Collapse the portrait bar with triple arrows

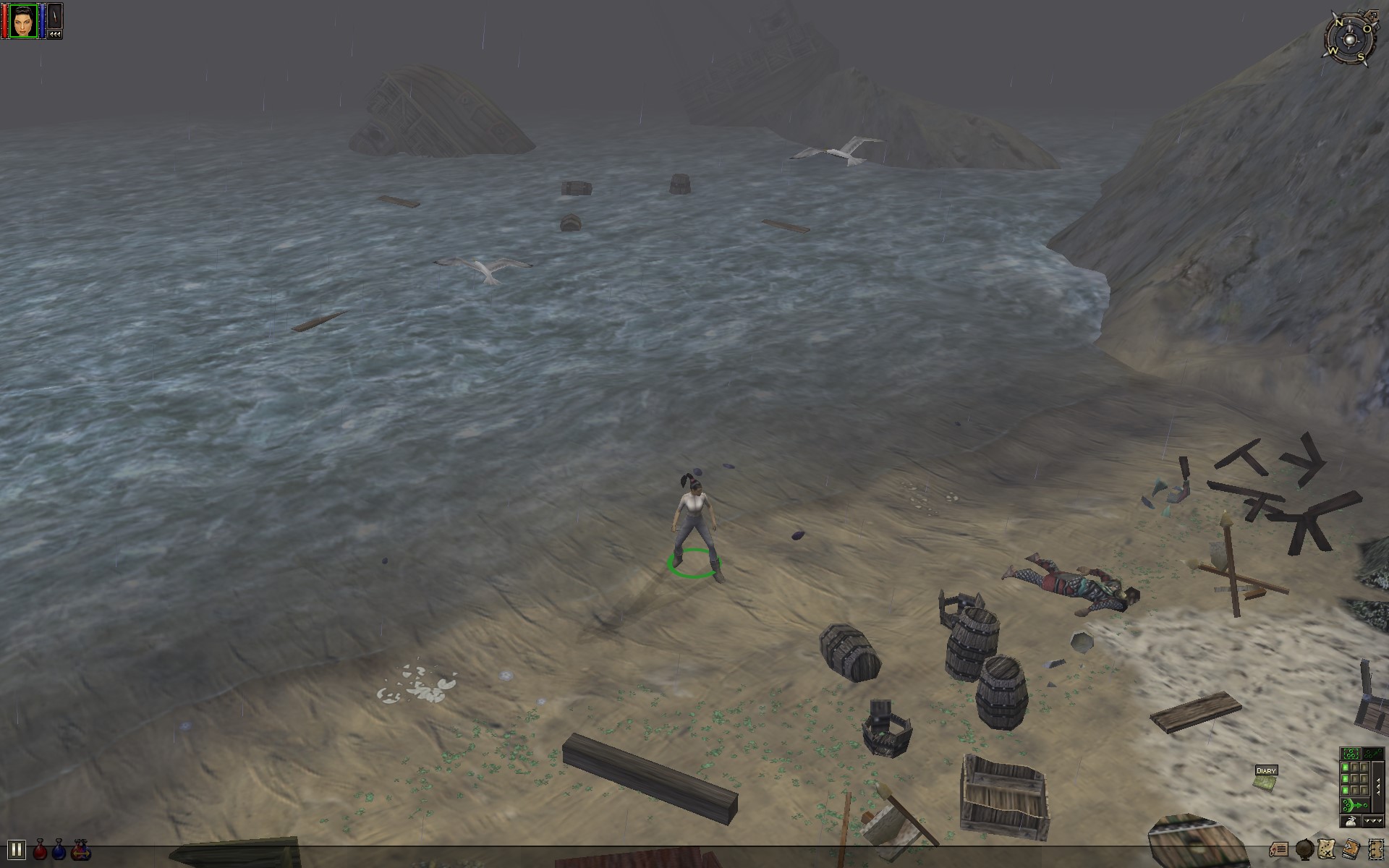click(55, 35)
